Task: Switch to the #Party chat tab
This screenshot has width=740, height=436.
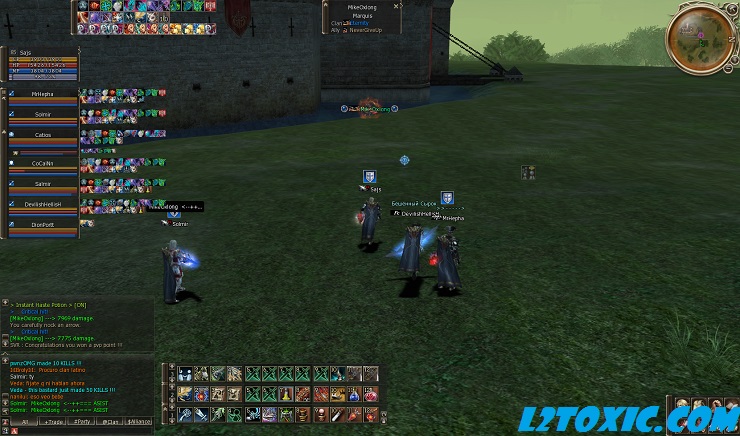Action: tap(82, 422)
